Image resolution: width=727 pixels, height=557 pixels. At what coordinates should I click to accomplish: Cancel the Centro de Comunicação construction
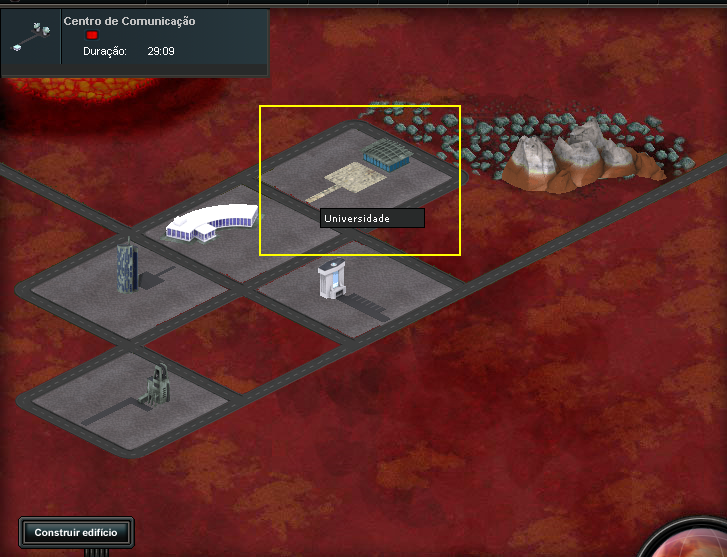(x=92, y=35)
